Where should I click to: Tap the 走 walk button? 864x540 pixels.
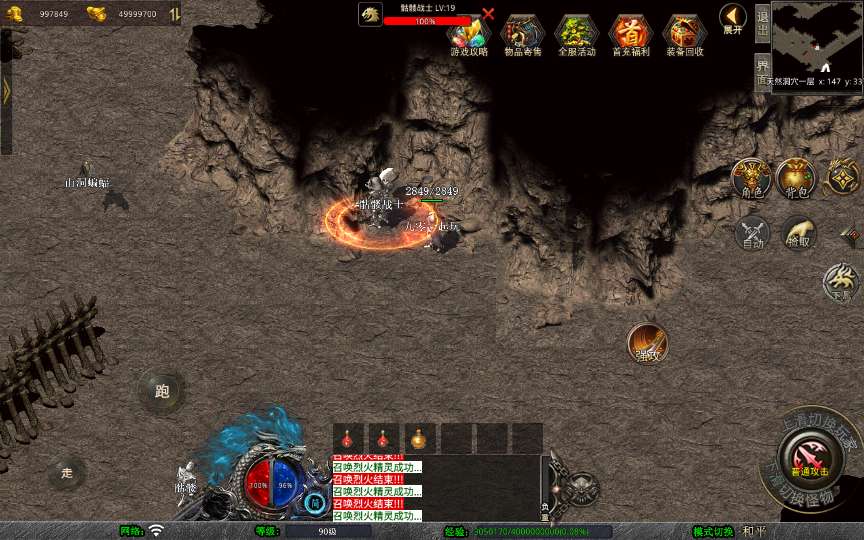point(67,473)
